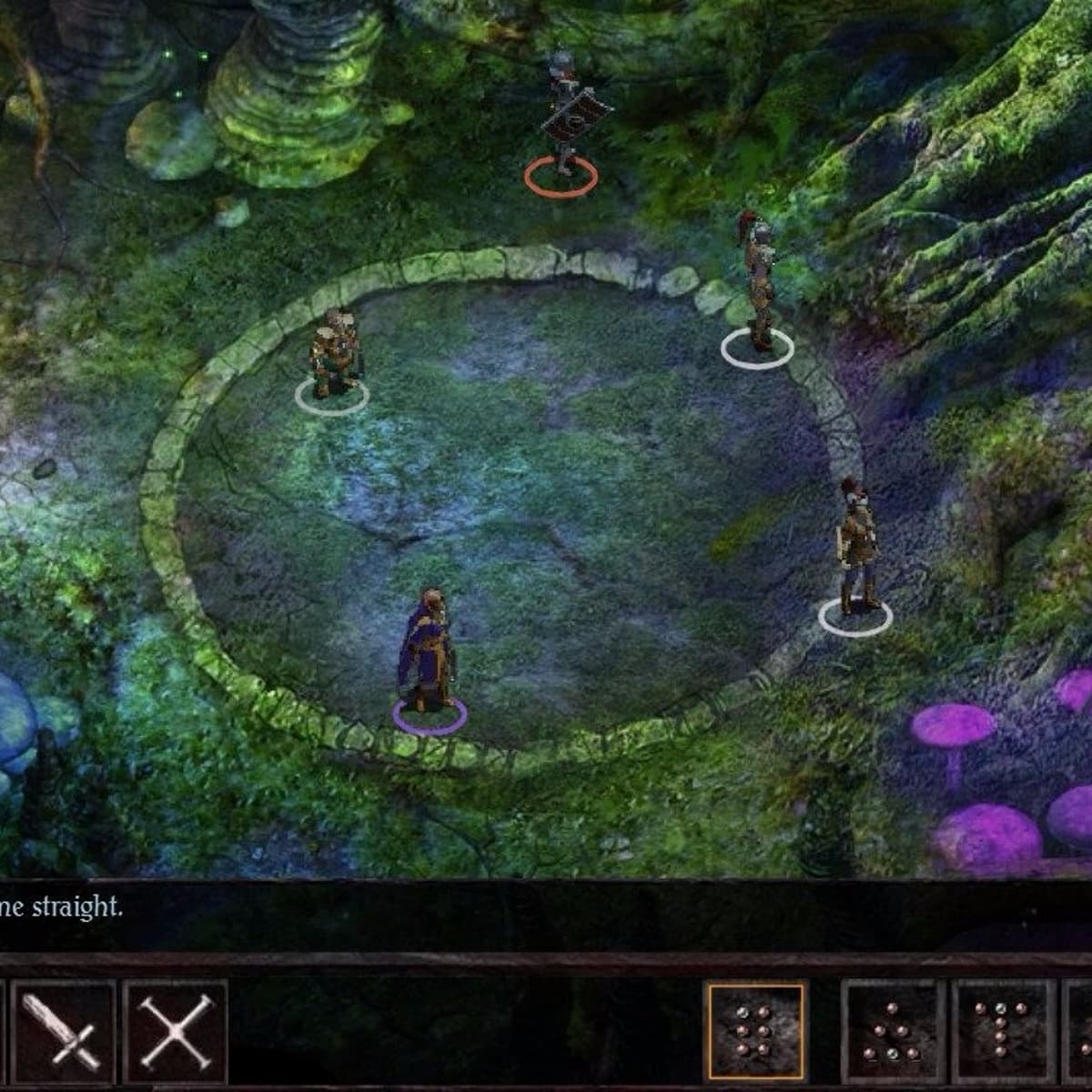Image resolution: width=1092 pixels, height=1092 pixels.
Task: Pick the T-shaped party formation
Action: pos(1002,1030)
